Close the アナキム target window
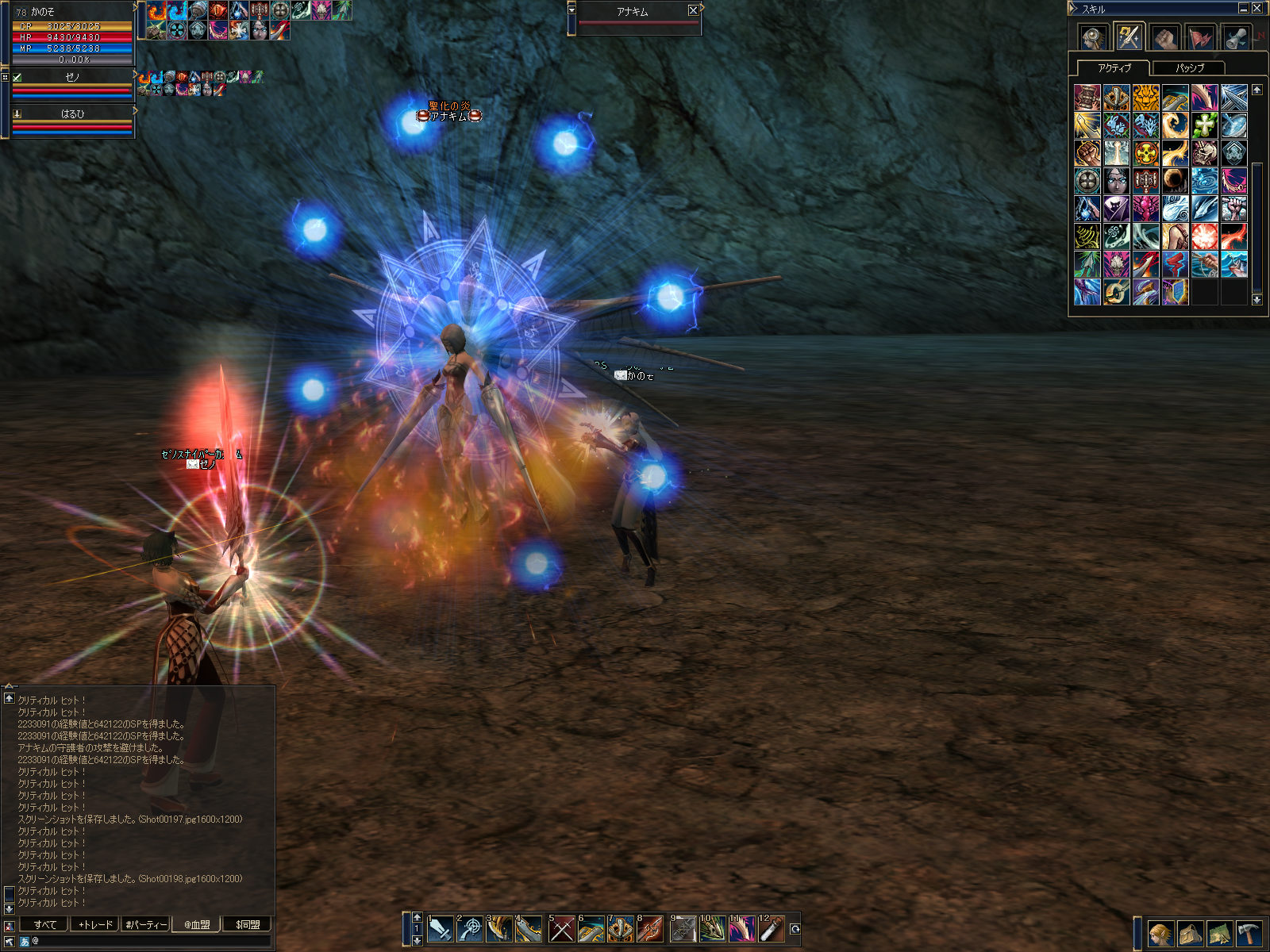Screen dimensions: 1270x952 pos(693,11)
